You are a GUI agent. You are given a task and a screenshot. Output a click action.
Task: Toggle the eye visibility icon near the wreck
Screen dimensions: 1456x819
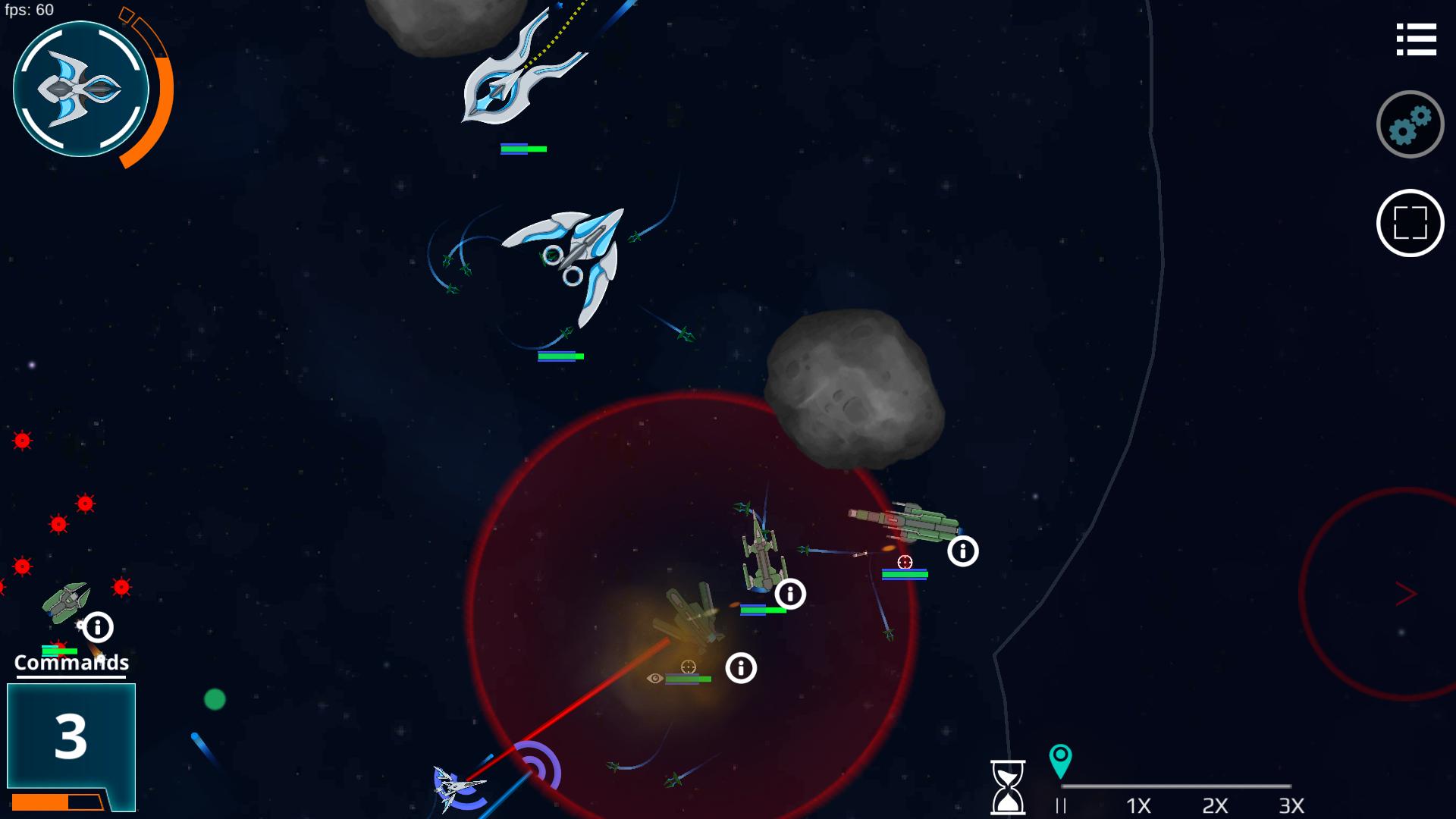point(654,679)
